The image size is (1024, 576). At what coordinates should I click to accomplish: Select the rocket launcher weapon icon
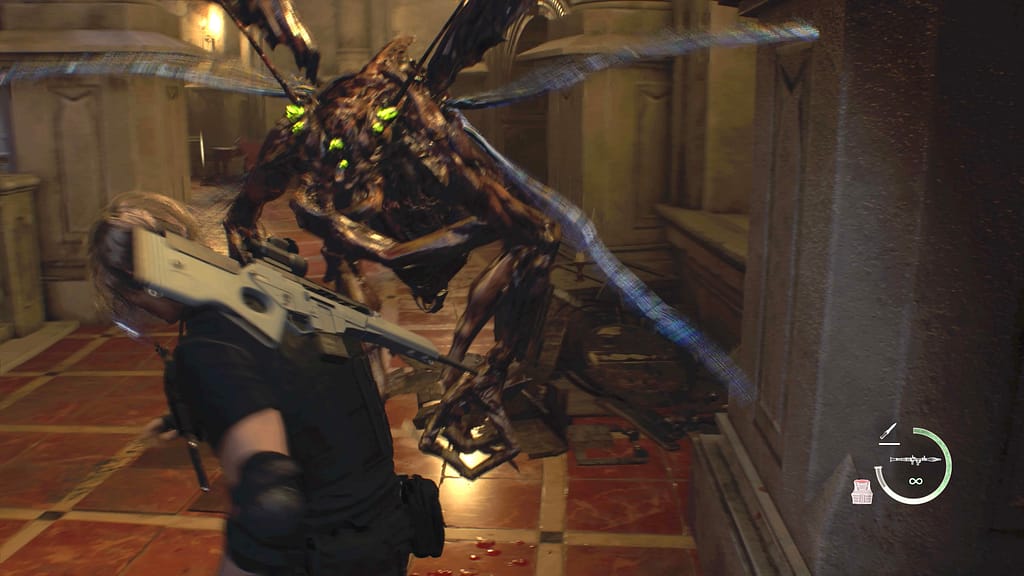pos(913,460)
